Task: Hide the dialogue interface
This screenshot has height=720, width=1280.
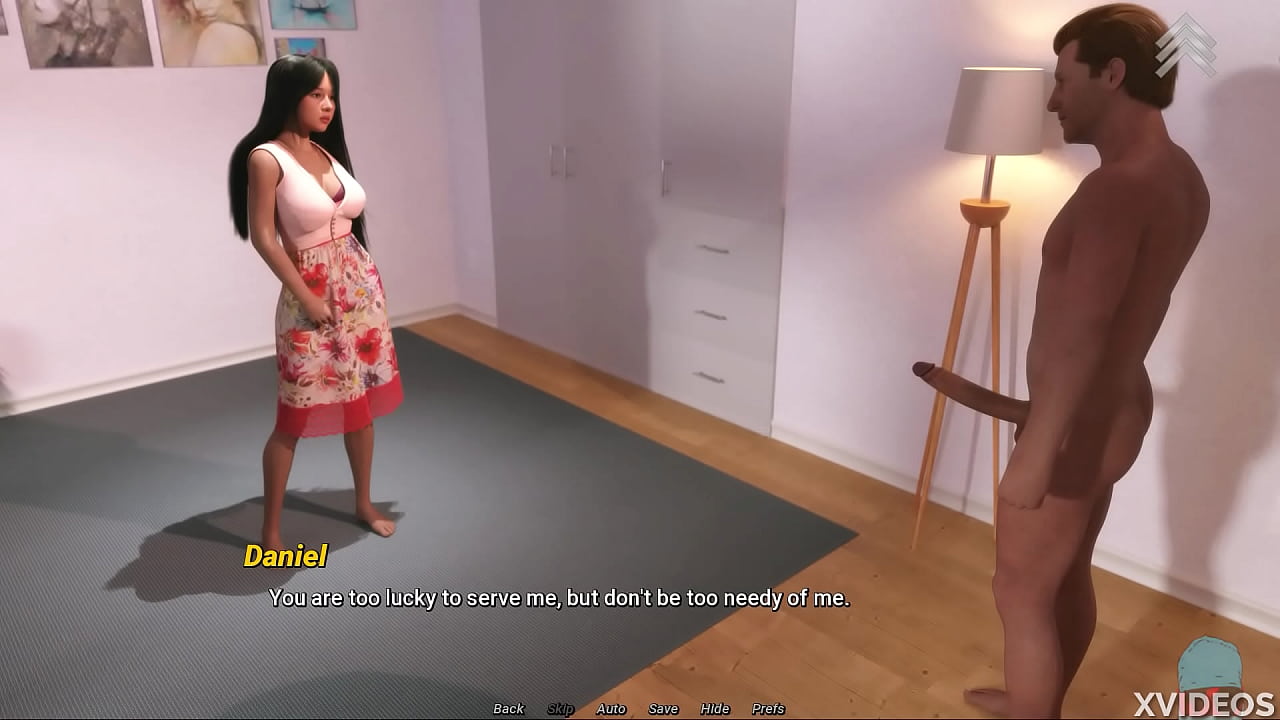Action: 715,708
